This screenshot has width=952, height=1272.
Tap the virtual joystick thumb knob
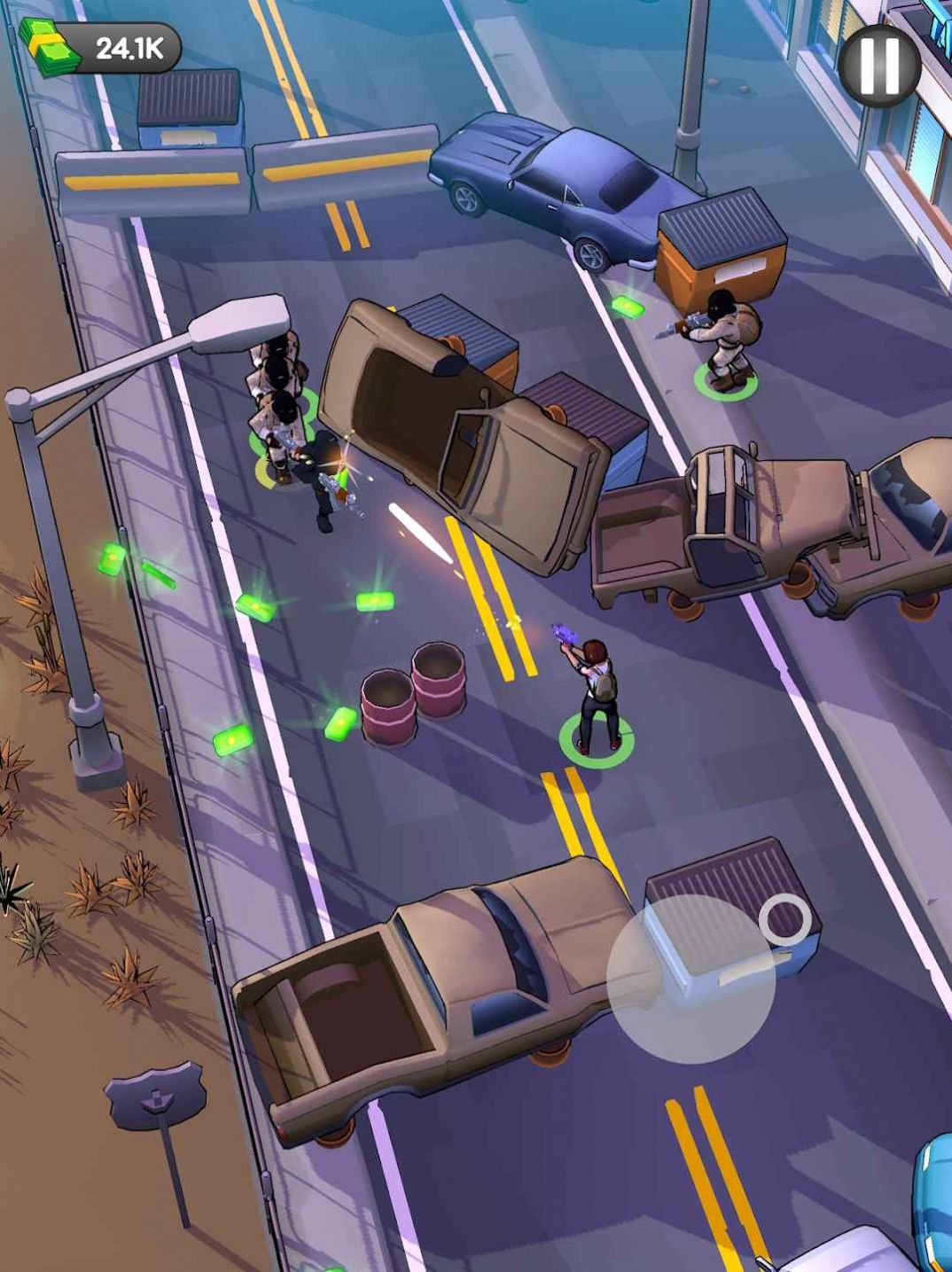[x=785, y=918]
